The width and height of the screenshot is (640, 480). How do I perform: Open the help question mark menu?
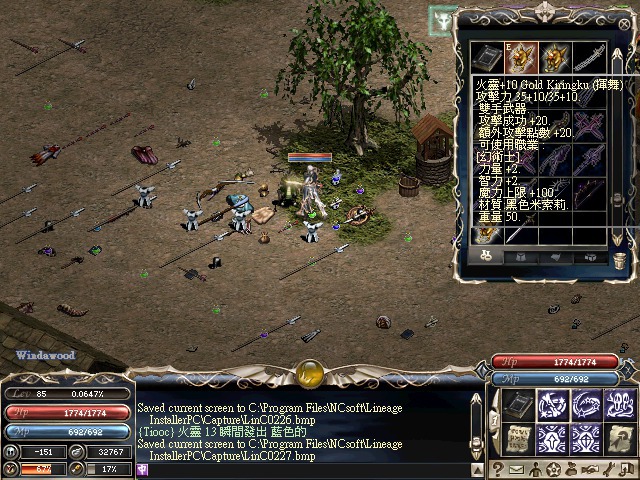[x=497, y=469]
